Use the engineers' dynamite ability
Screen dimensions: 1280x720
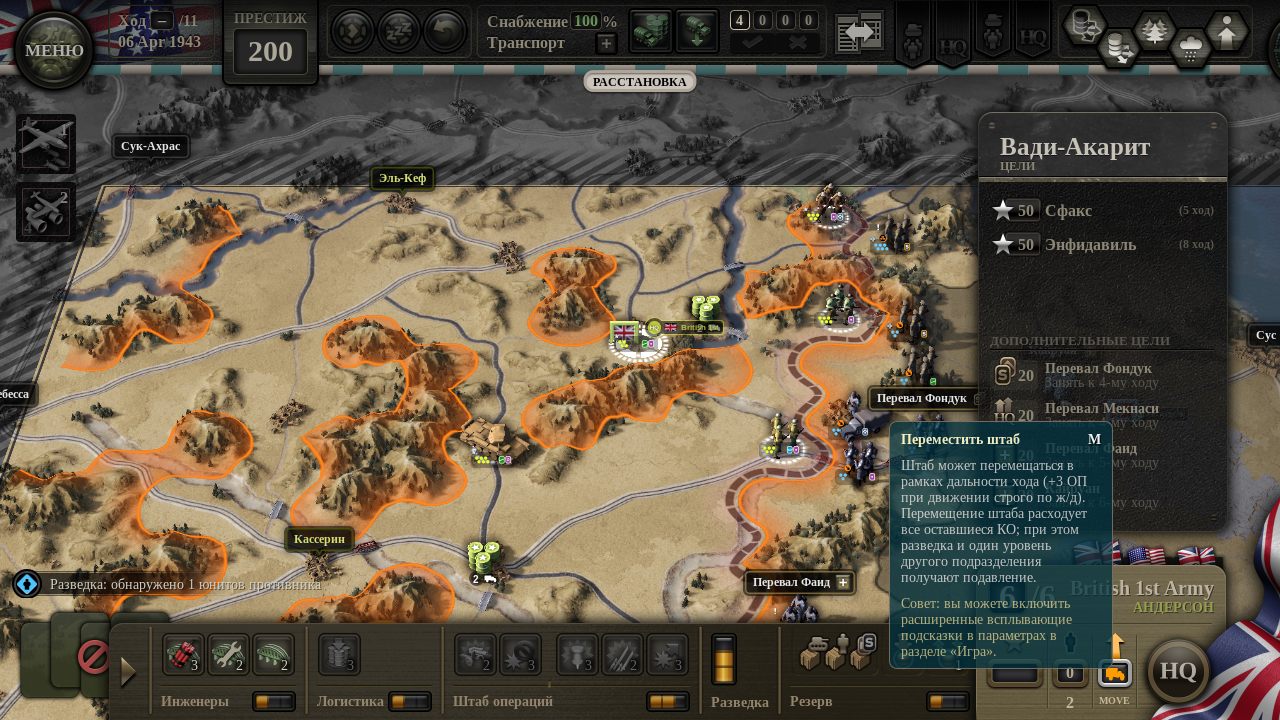click(182, 655)
